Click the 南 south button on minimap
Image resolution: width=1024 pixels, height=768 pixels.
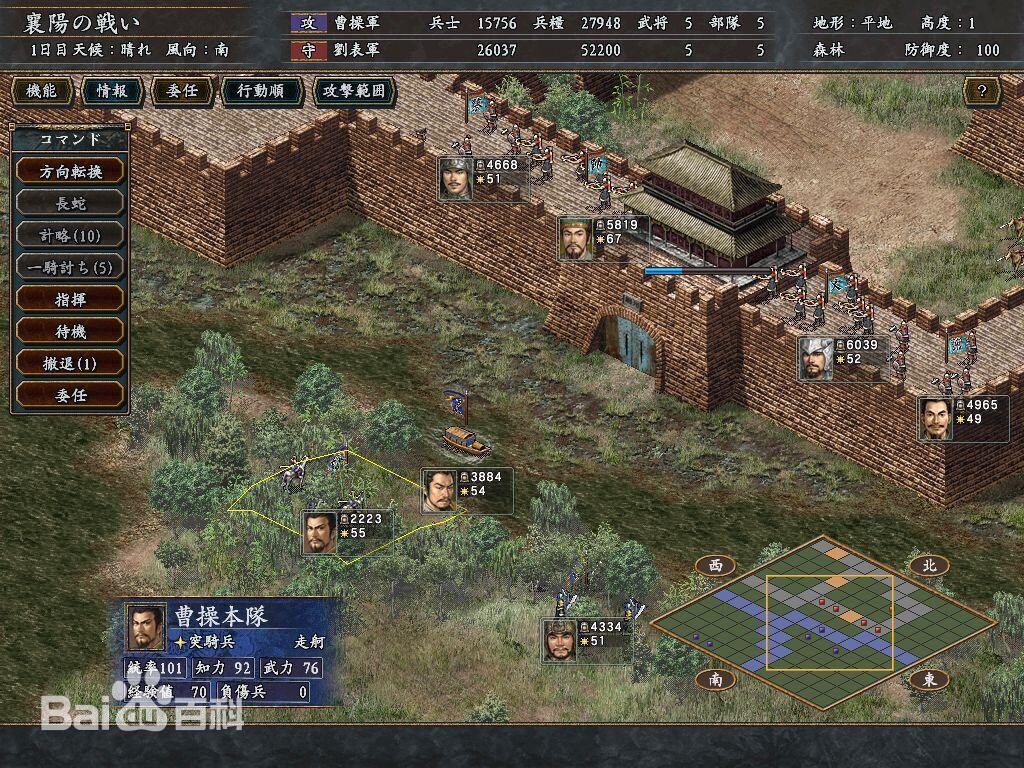tap(715, 679)
